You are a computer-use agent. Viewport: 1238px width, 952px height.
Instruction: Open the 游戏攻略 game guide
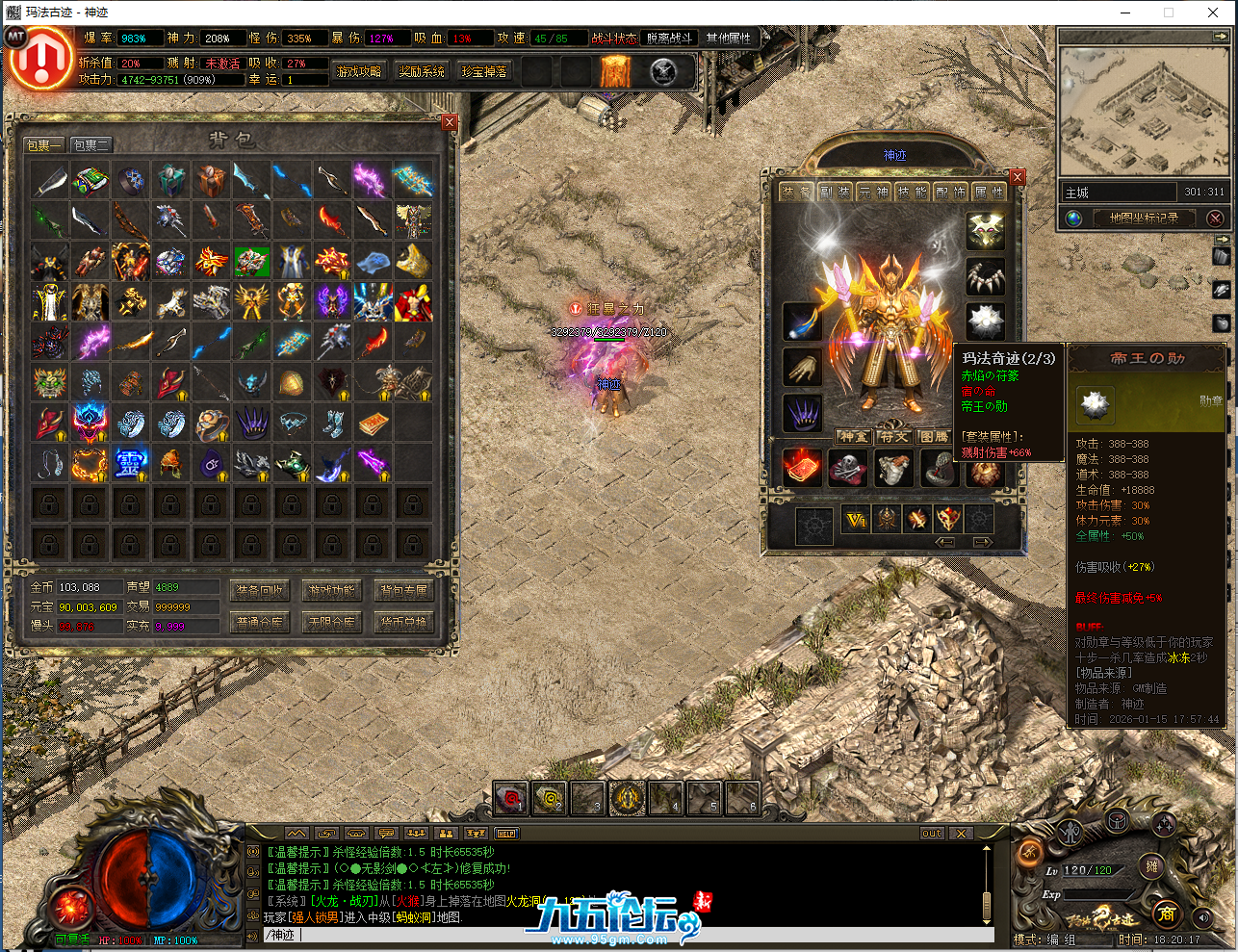click(359, 72)
